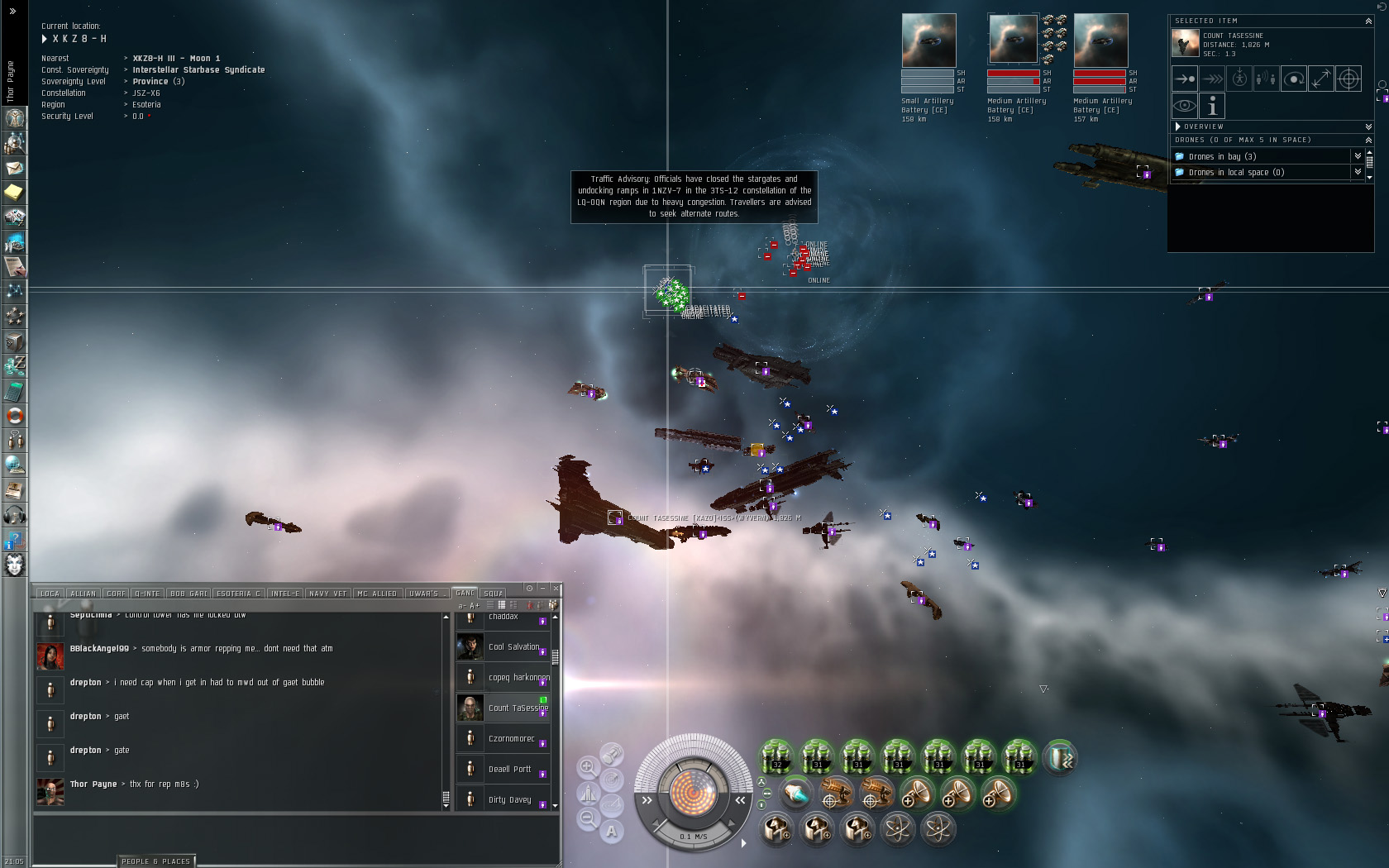
Task: Open the People & Places tab
Action: pyautogui.click(x=155, y=861)
